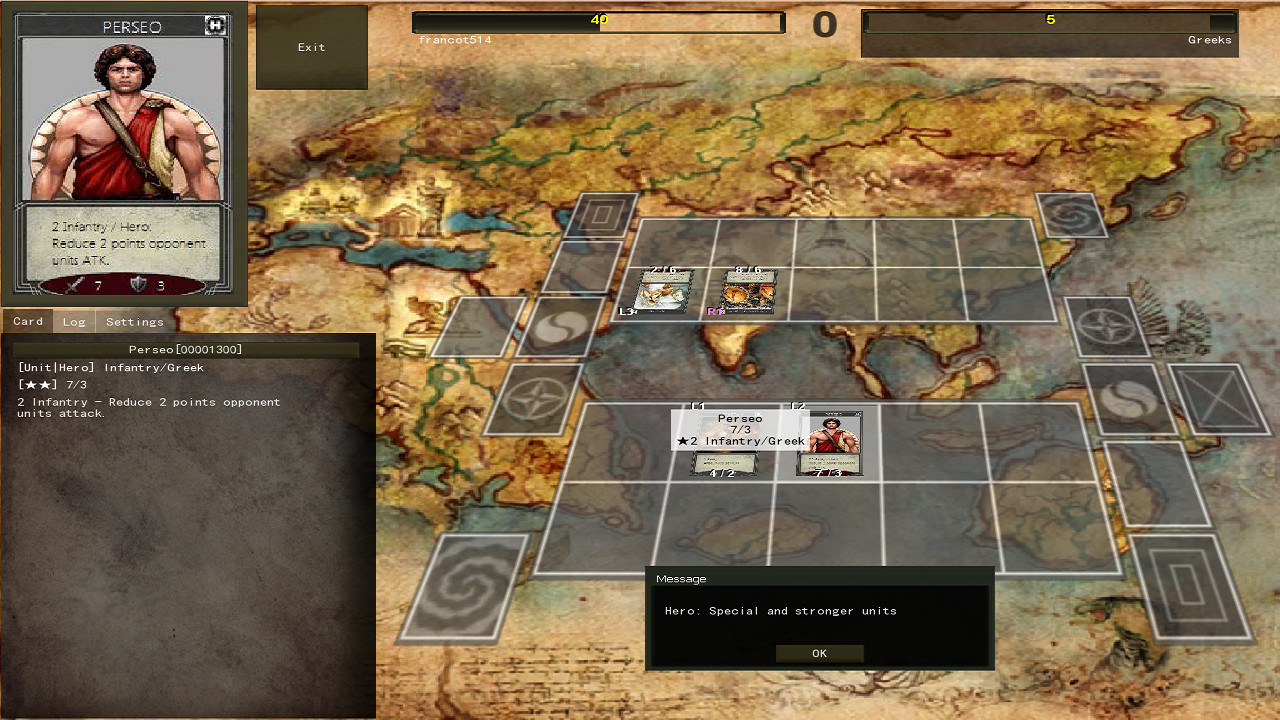Expand the Perseo tooltip on the L2 card

[740, 430]
